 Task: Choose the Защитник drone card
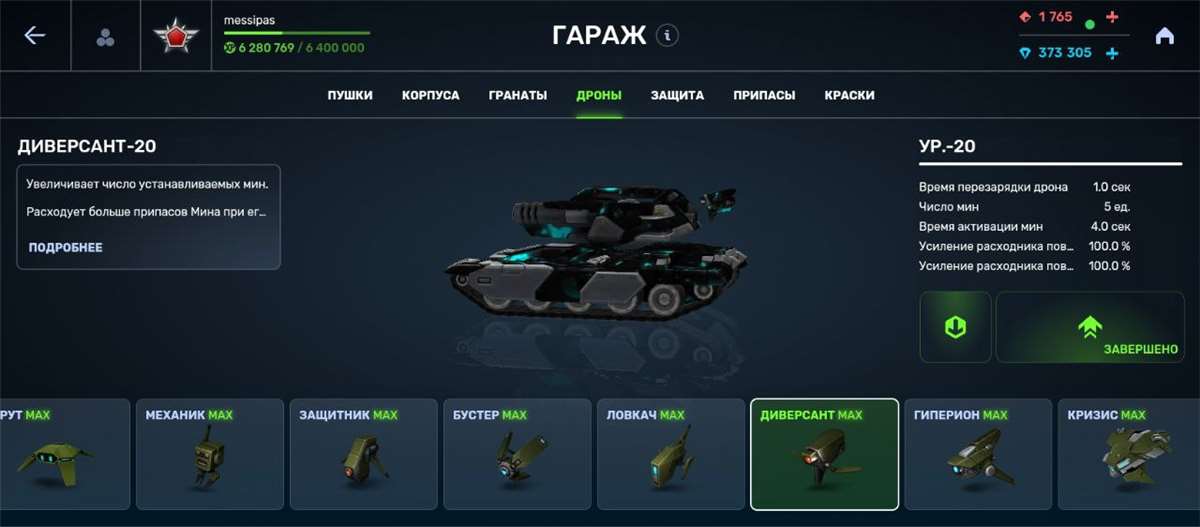(364, 453)
